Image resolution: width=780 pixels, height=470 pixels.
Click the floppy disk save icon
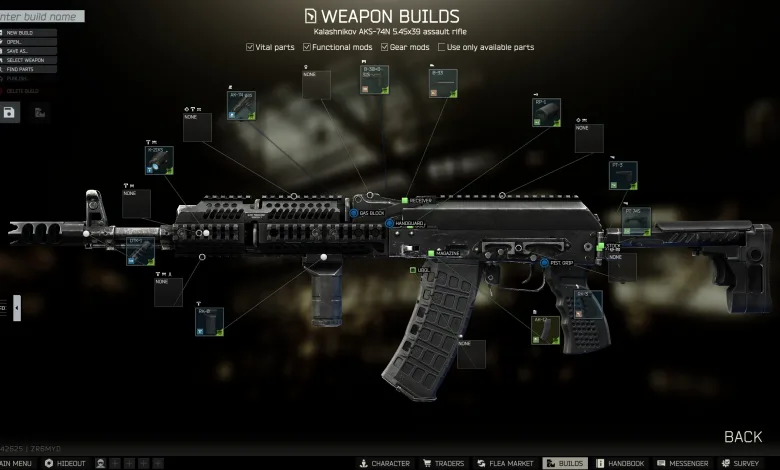pyautogui.click(x=9, y=112)
